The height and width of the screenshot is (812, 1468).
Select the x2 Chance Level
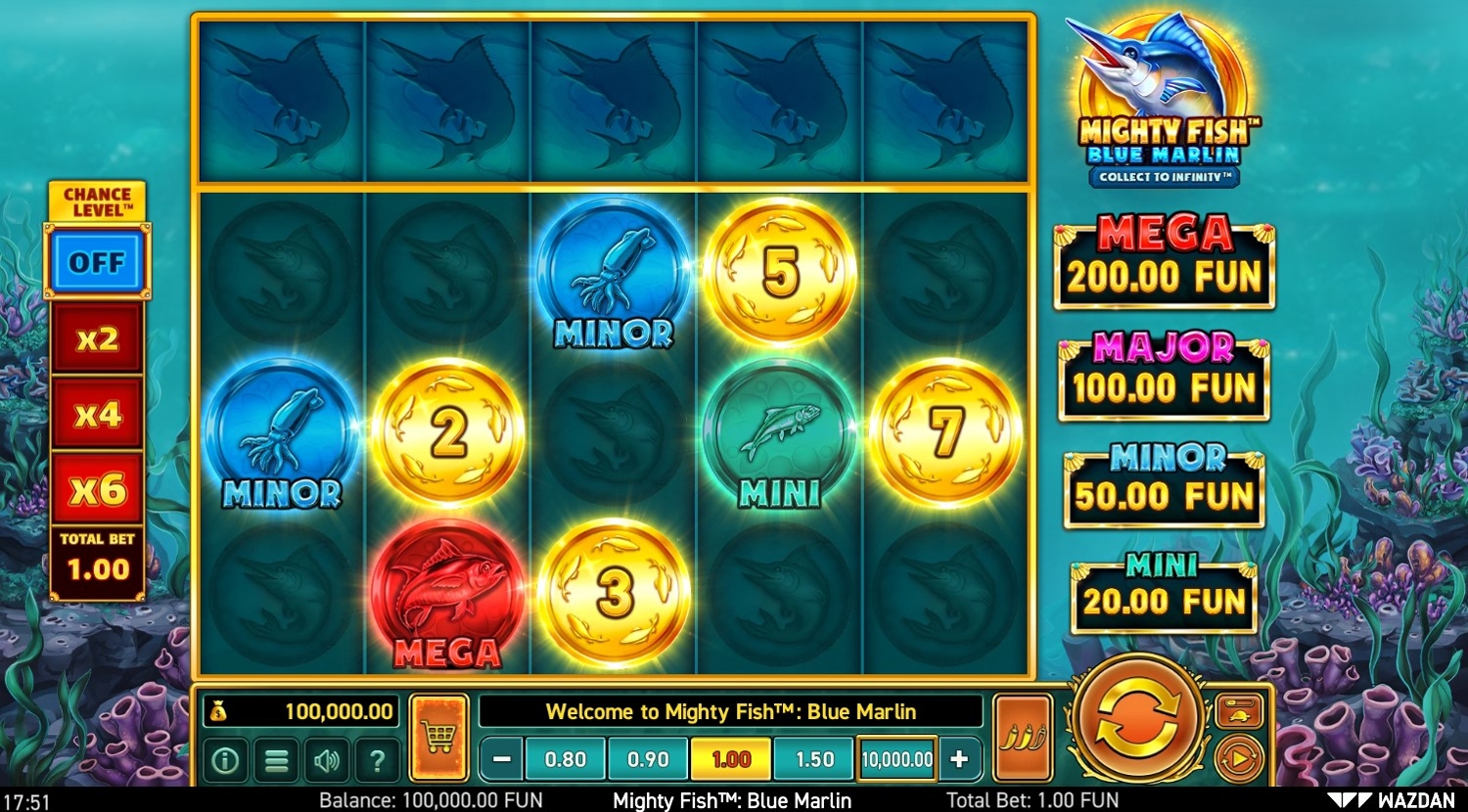(97, 338)
